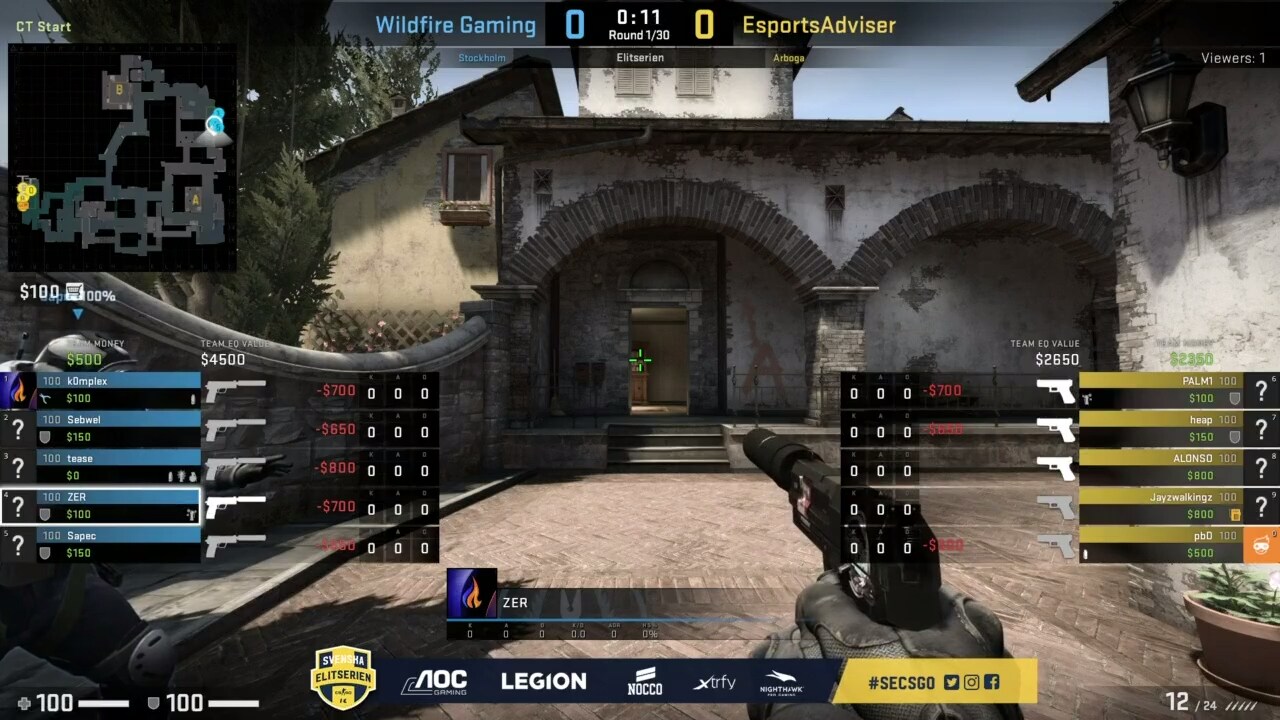Click the Twitter icon near #SECSGO
This screenshot has width=1280, height=720.
tap(952, 682)
